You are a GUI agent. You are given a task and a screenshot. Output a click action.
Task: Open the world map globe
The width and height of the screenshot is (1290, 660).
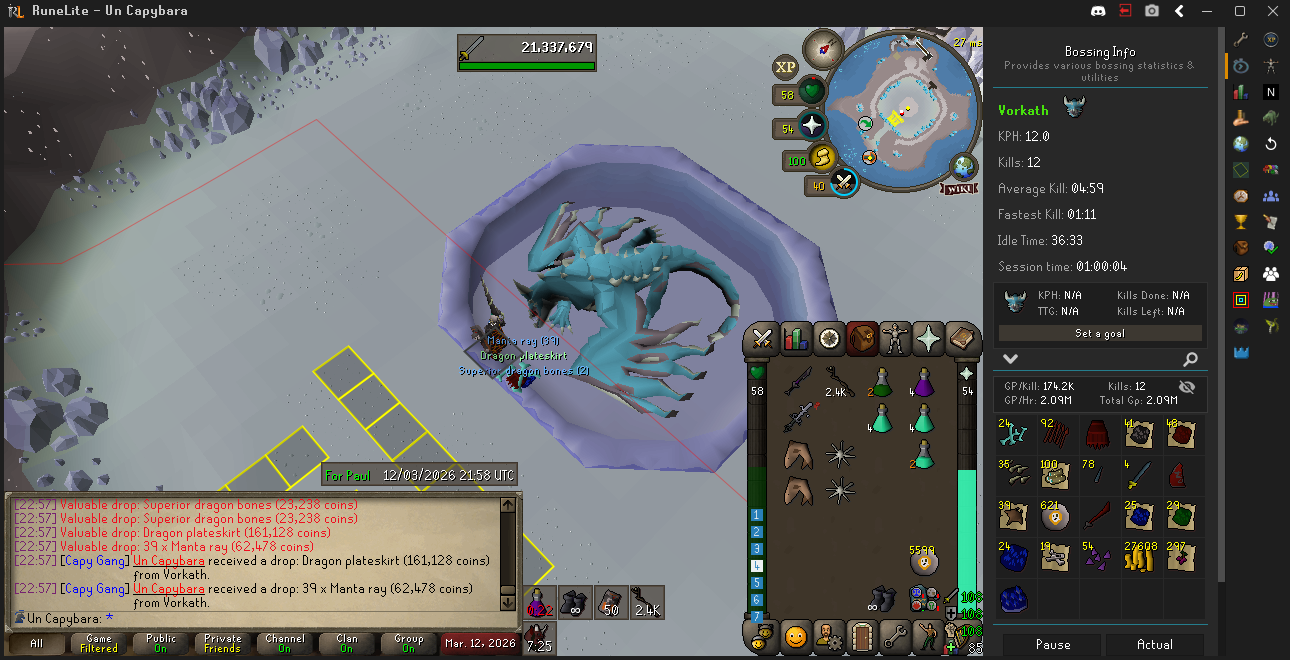click(964, 165)
